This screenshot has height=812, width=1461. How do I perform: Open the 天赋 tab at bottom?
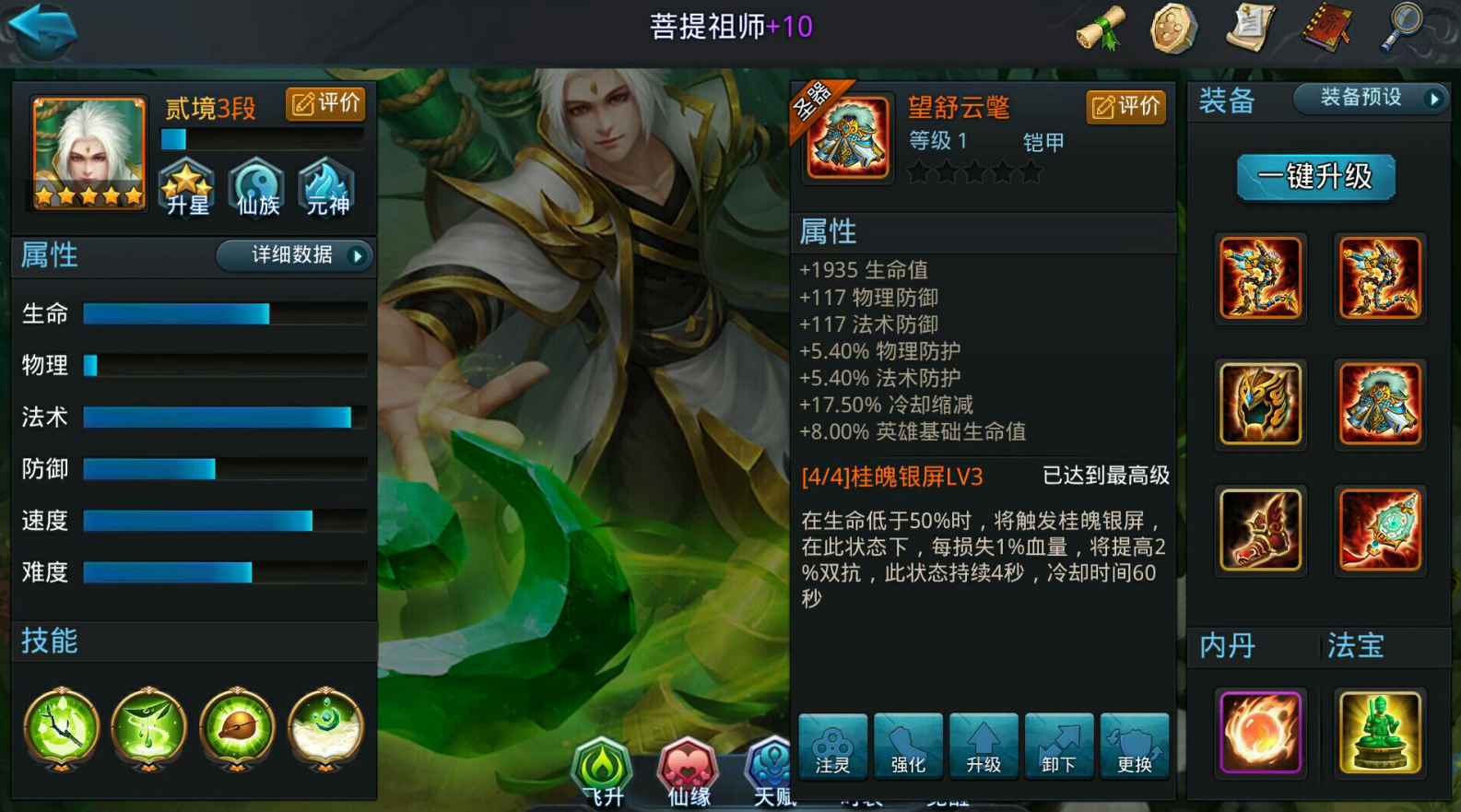771,774
